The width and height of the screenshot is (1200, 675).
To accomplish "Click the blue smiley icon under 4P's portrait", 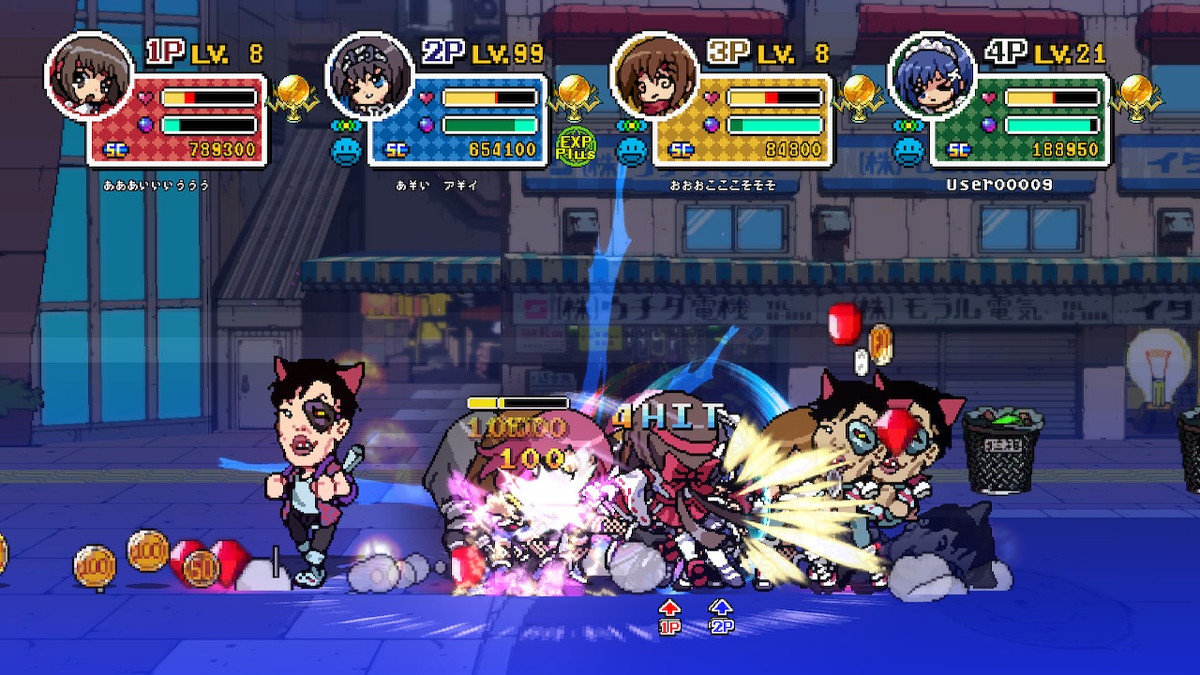I will point(909,150).
